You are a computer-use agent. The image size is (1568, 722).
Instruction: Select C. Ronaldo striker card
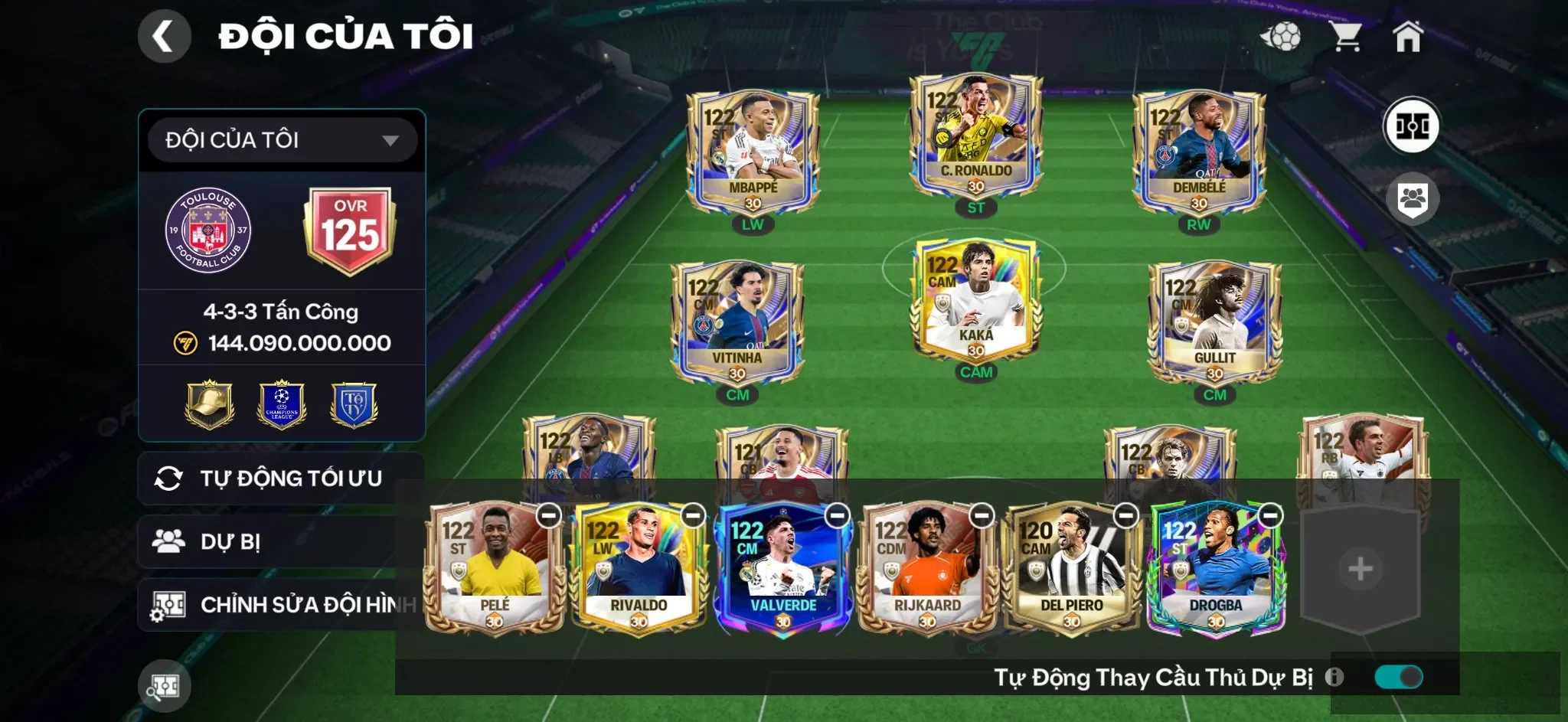(975, 138)
